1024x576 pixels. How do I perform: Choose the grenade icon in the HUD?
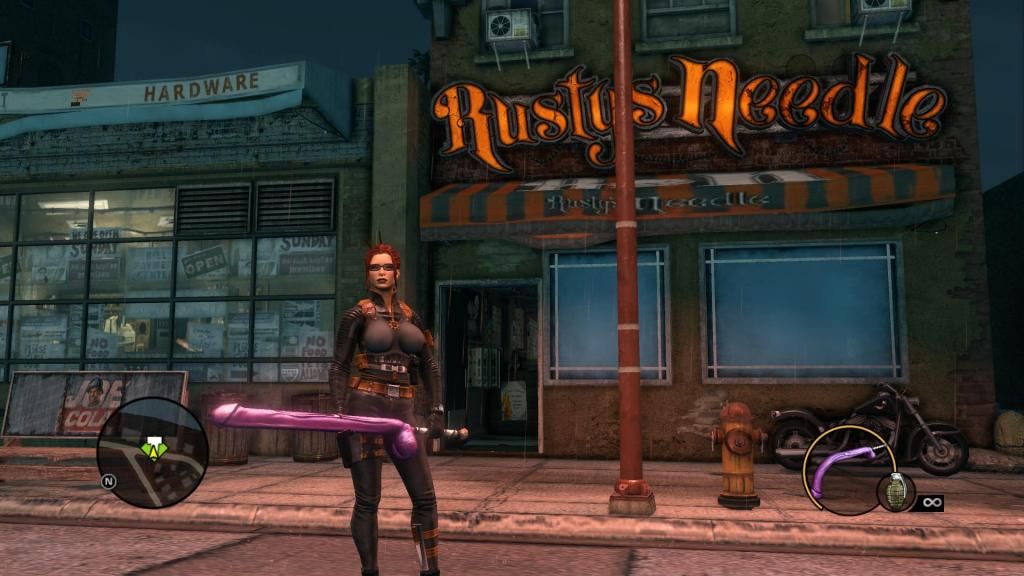tap(895, 491)
